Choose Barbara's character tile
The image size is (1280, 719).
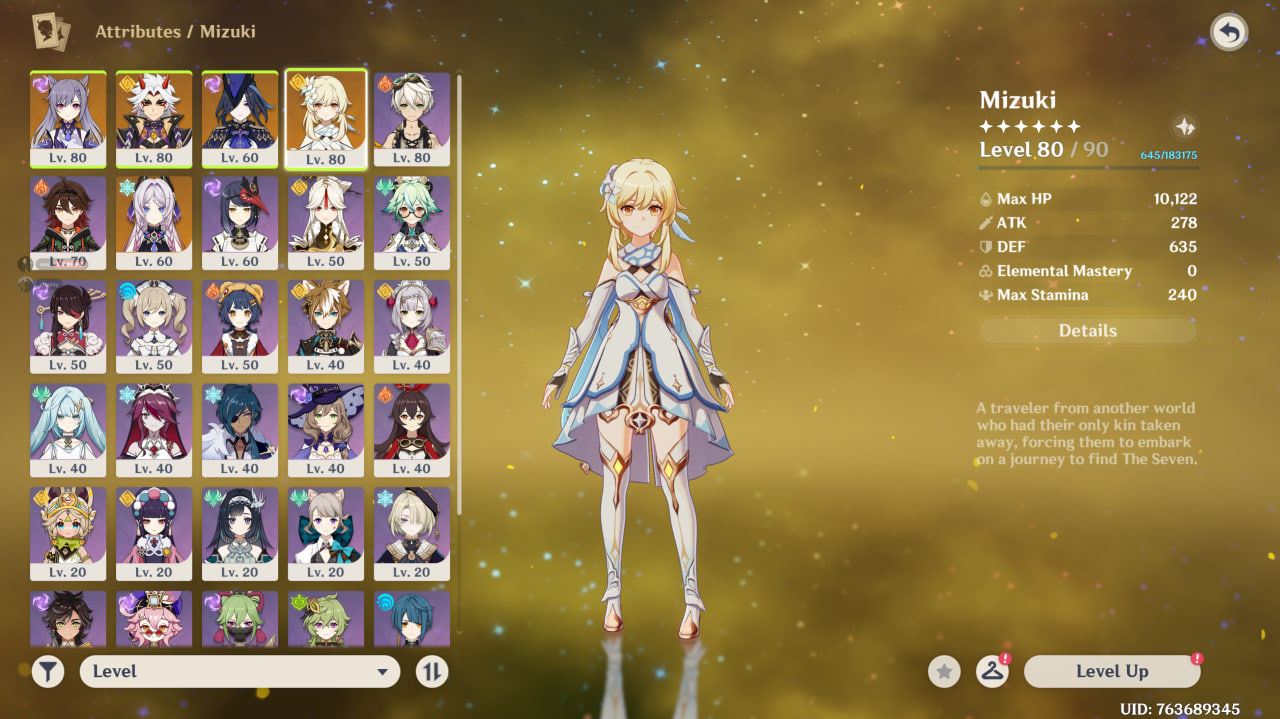154,326
